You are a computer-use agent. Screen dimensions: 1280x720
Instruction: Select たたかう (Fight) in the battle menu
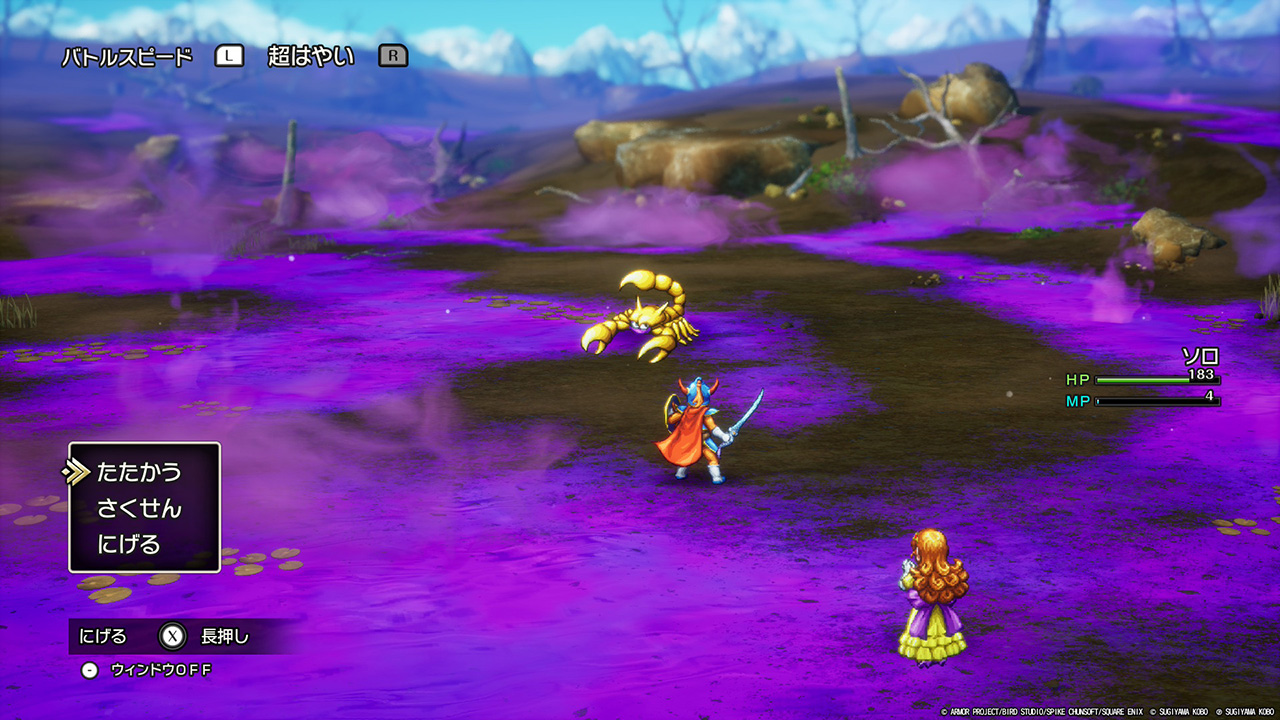(139, 471)
